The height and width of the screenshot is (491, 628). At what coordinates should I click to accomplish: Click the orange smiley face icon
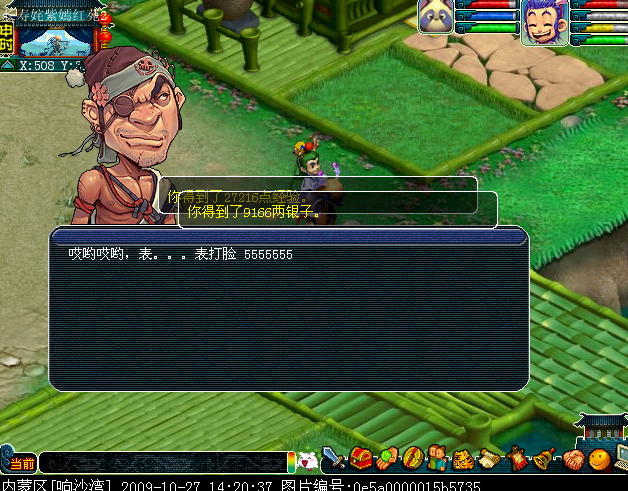click(x=598, y=460)
